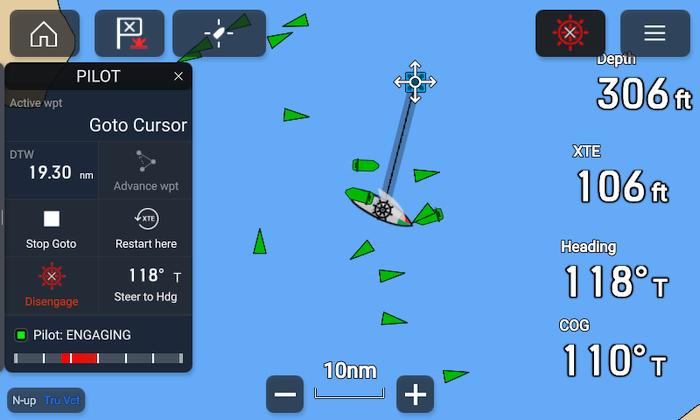The height and width of the screenshot is (420, 700).
Task: Select the COG data overlay
Action: coord(613,350)
